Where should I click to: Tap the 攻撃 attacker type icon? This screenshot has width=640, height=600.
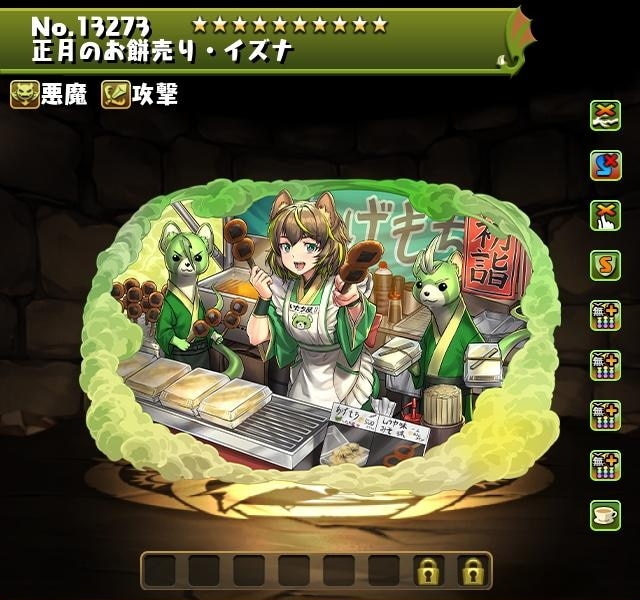coord(116,95)
